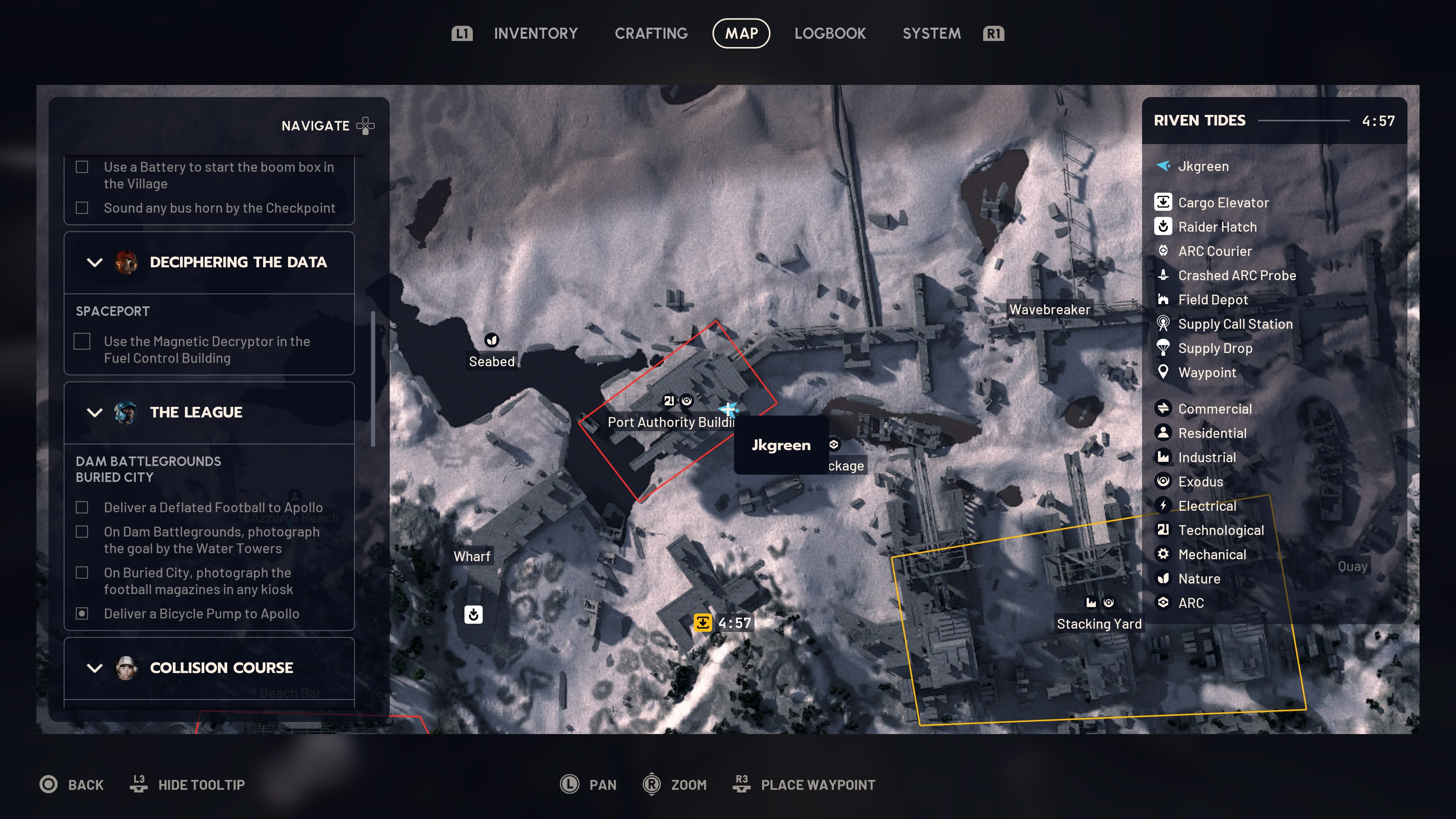The height and width of the screenshot is (819, 1456).
Task: Tick 'Sound any bus horn by the Checkpoint'
Action: pyautogui.click(x=82, y=208)
